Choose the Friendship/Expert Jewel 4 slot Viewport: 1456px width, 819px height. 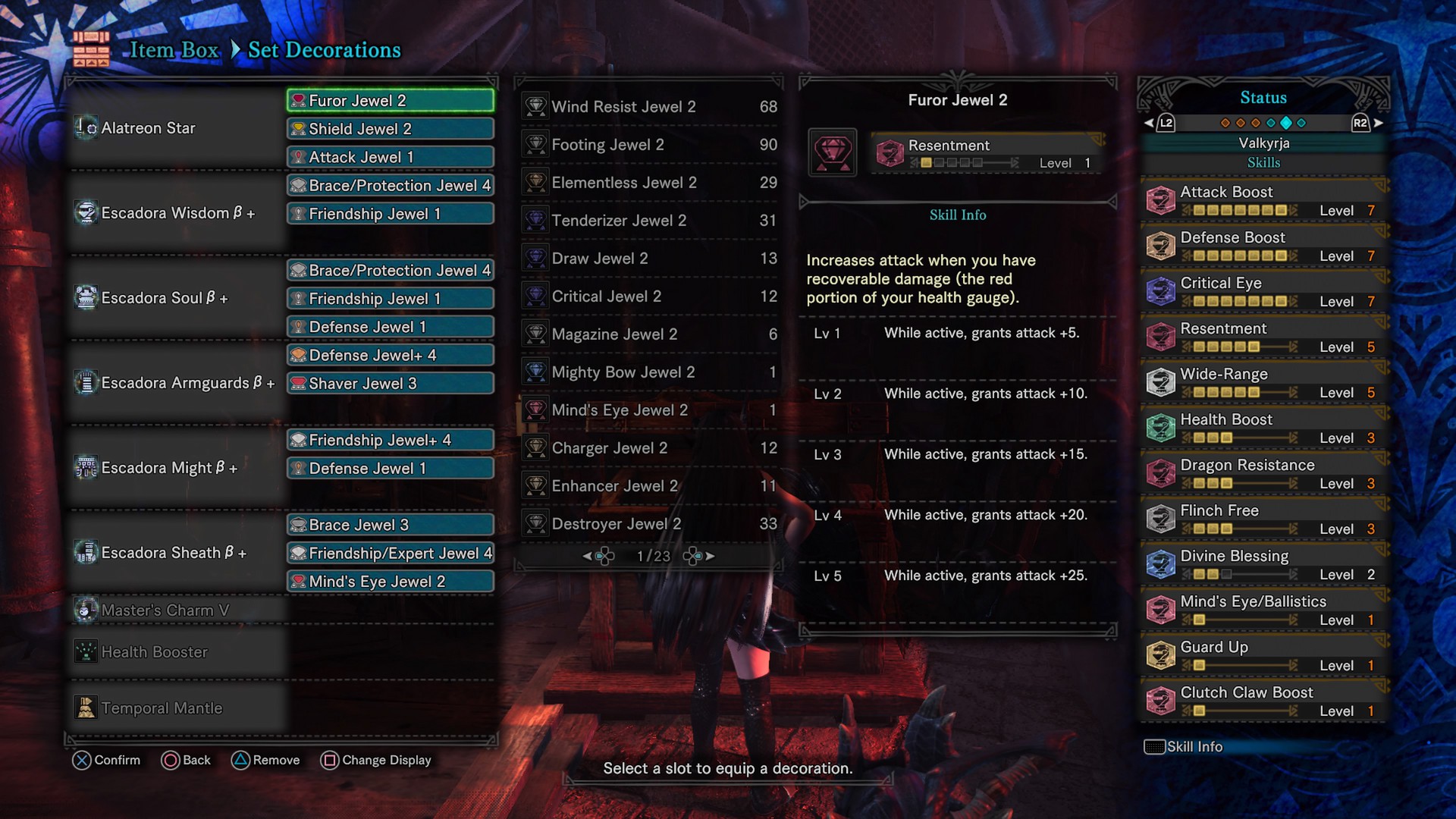click(390, 554)
